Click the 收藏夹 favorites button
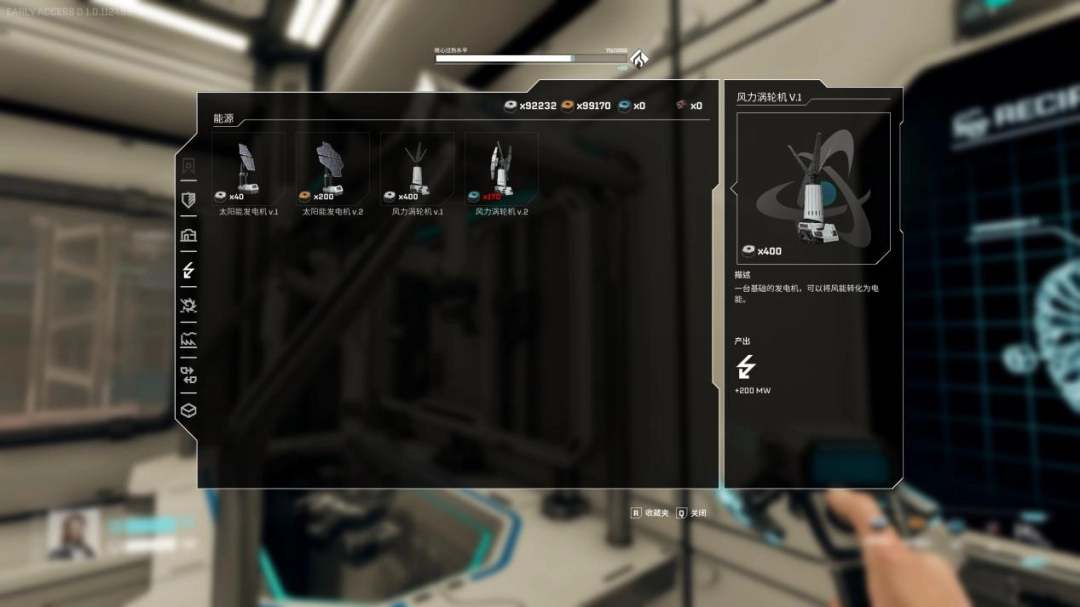The image size is (1080, 607). pos(649,513)
